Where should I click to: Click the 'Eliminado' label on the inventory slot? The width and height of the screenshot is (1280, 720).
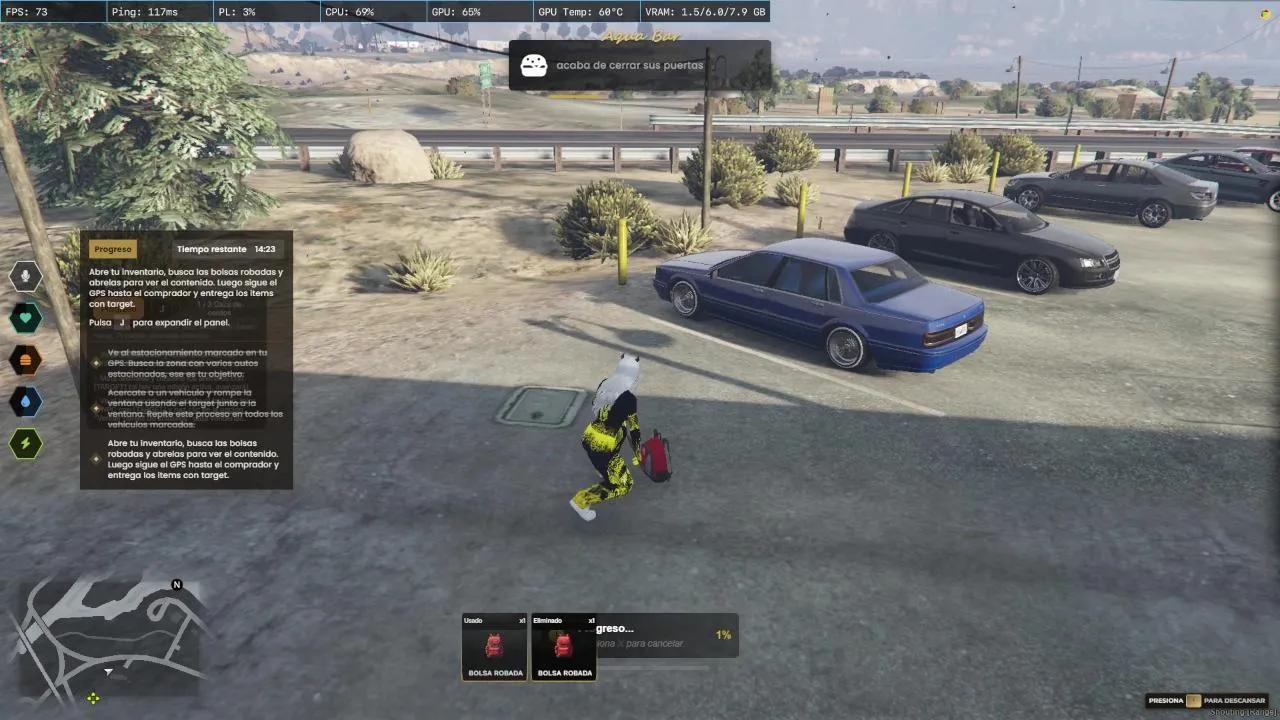coord(547,620)
